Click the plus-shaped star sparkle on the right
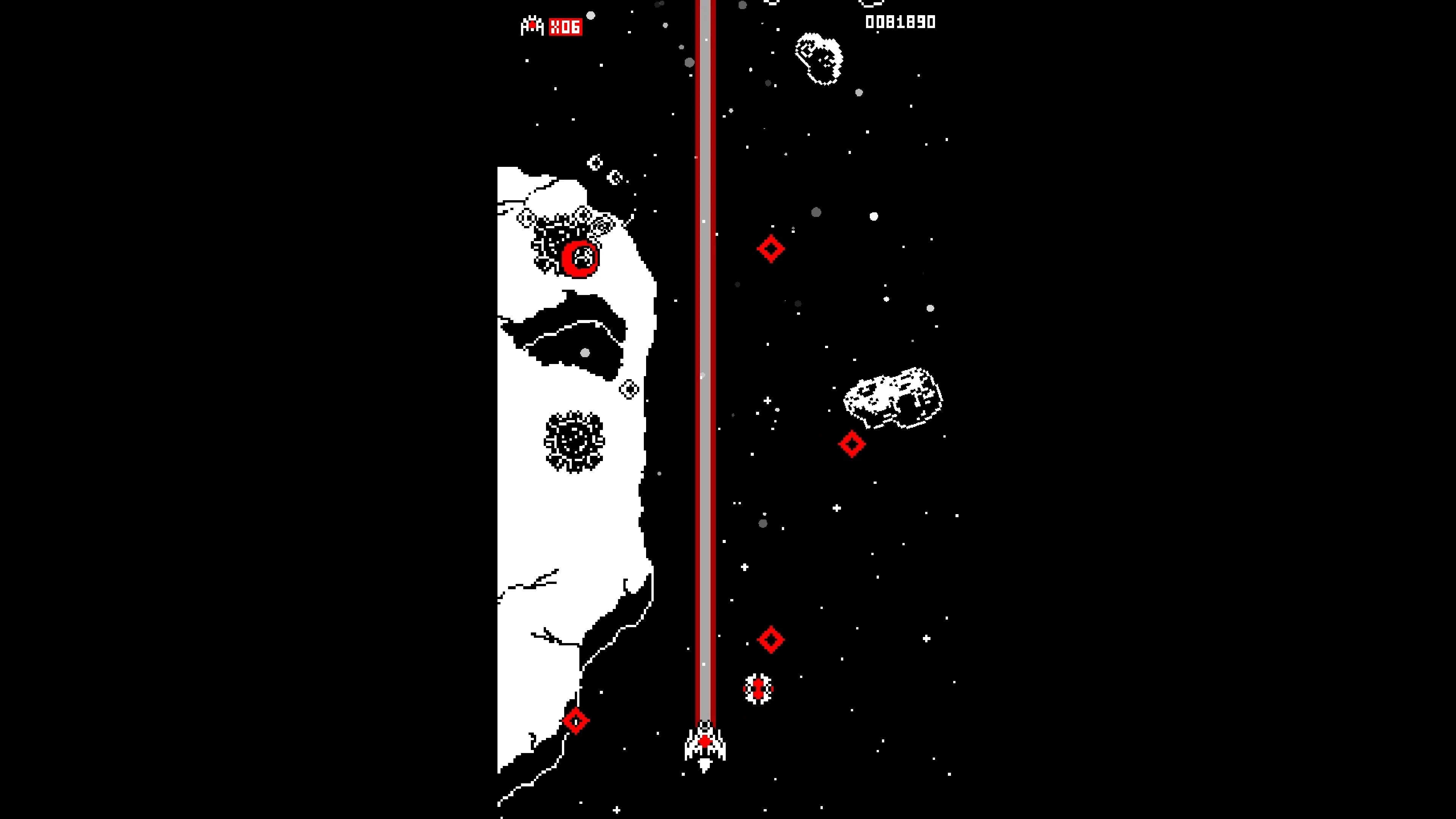1456x819 pixels. click(x=836, y=508)
